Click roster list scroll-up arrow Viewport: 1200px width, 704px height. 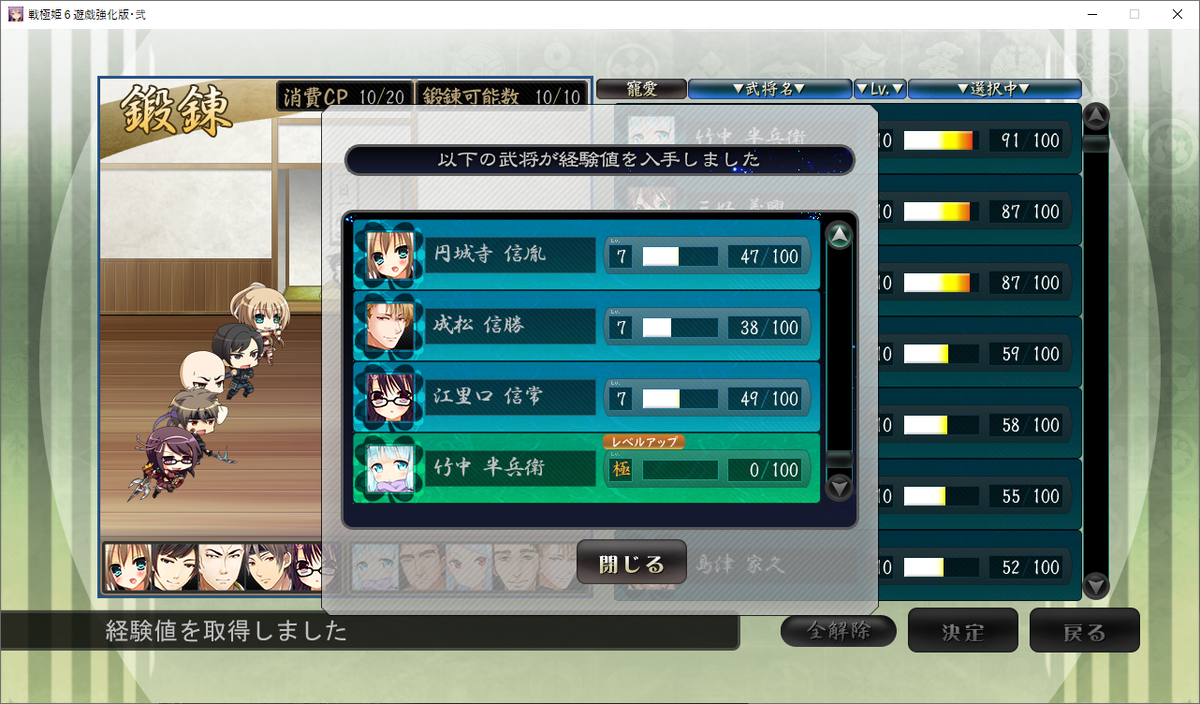1097,117
